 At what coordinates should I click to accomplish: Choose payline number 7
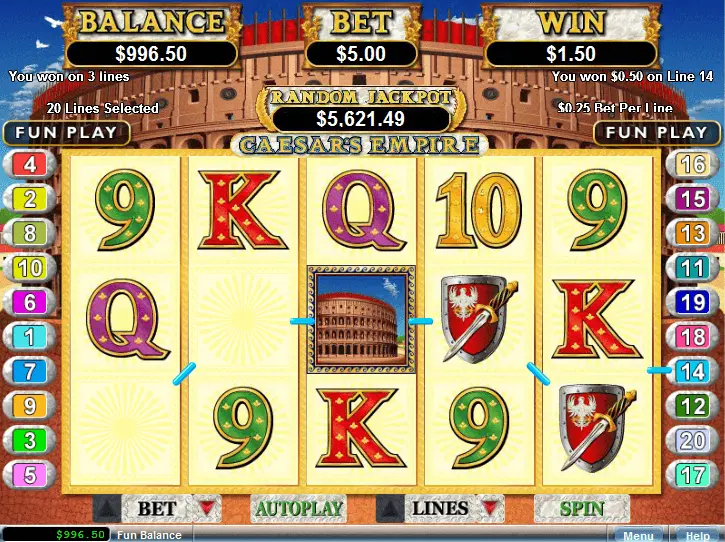point(30,371)
